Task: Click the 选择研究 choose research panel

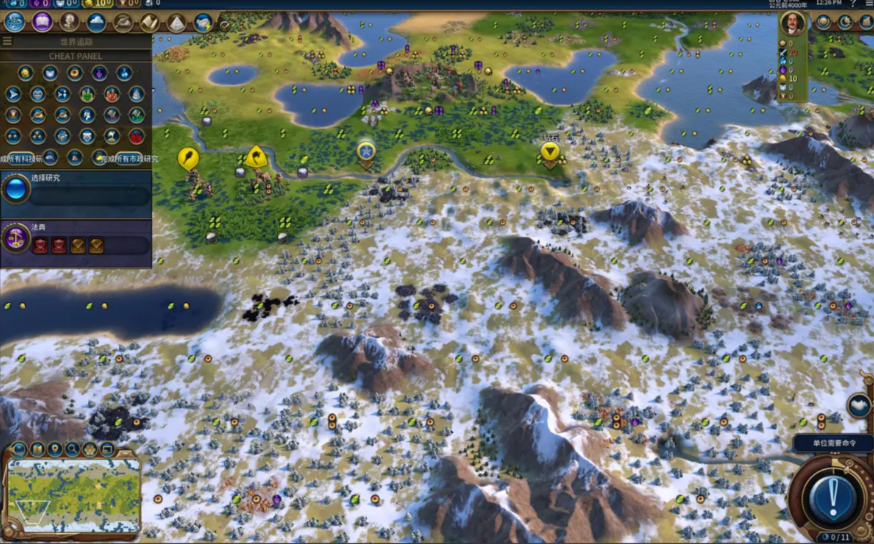Action: point(76,189)
